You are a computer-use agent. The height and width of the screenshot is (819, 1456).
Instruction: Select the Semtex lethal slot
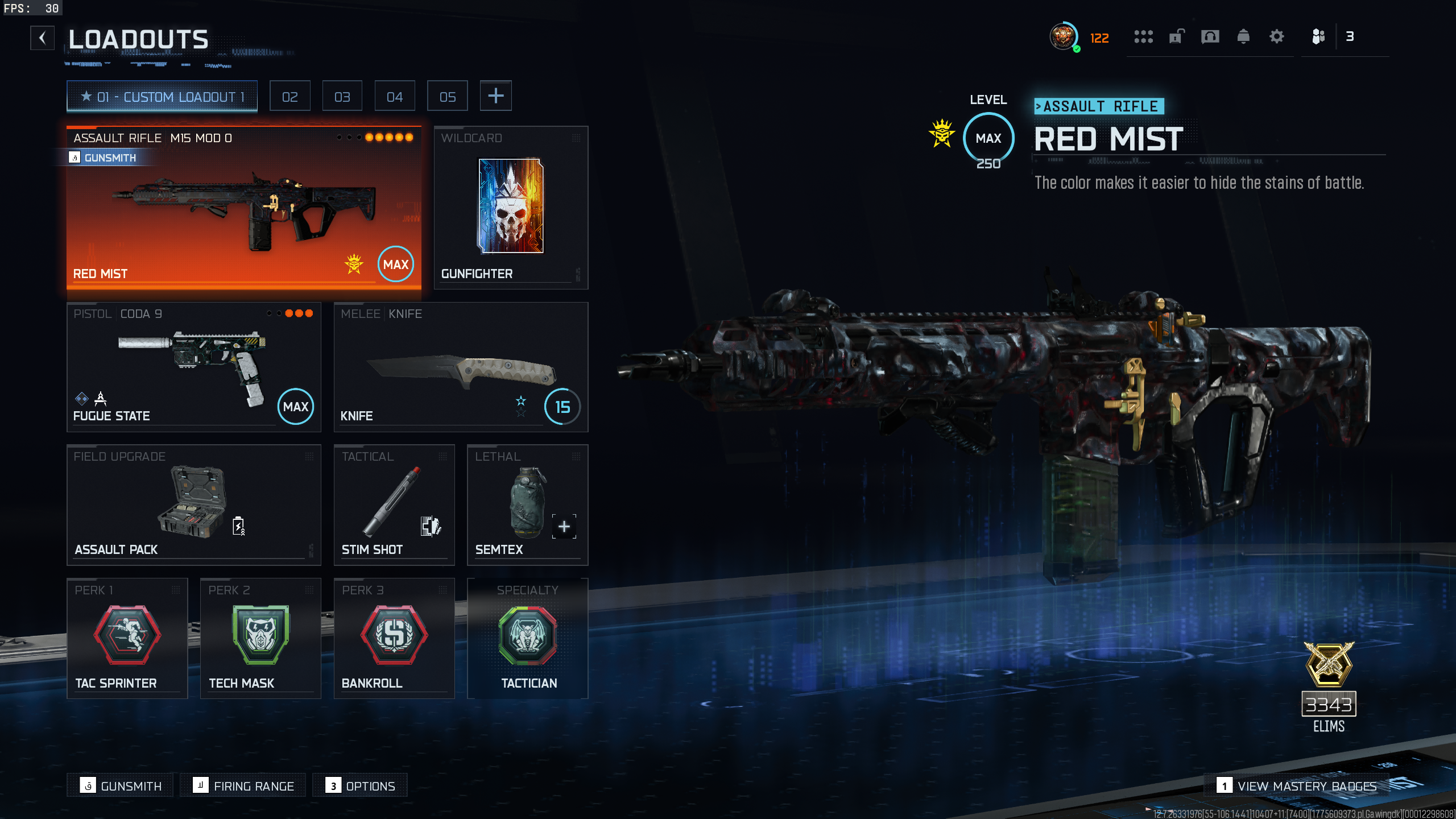[x=527, y=505]
